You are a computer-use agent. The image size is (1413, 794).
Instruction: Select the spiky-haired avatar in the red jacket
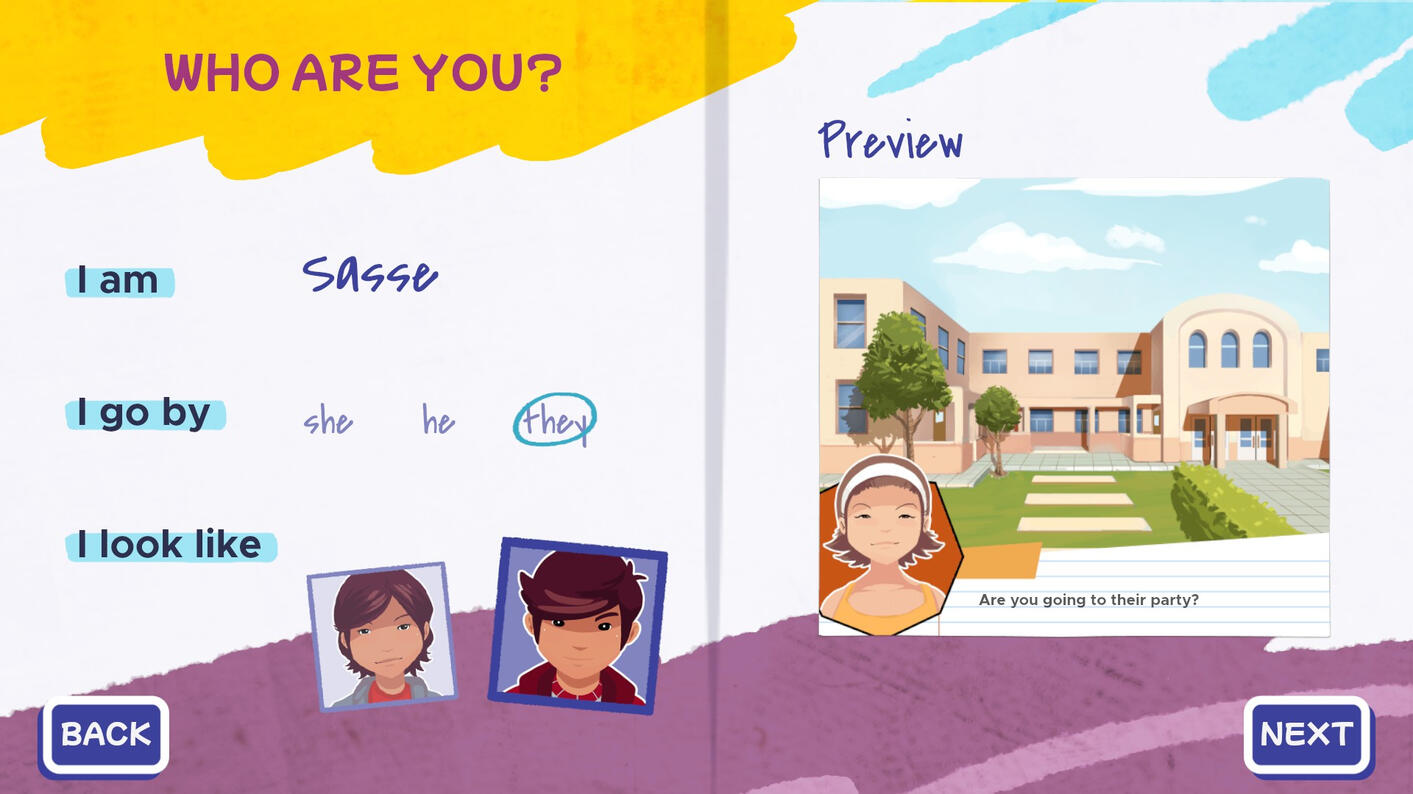click(x=577, y=626)
